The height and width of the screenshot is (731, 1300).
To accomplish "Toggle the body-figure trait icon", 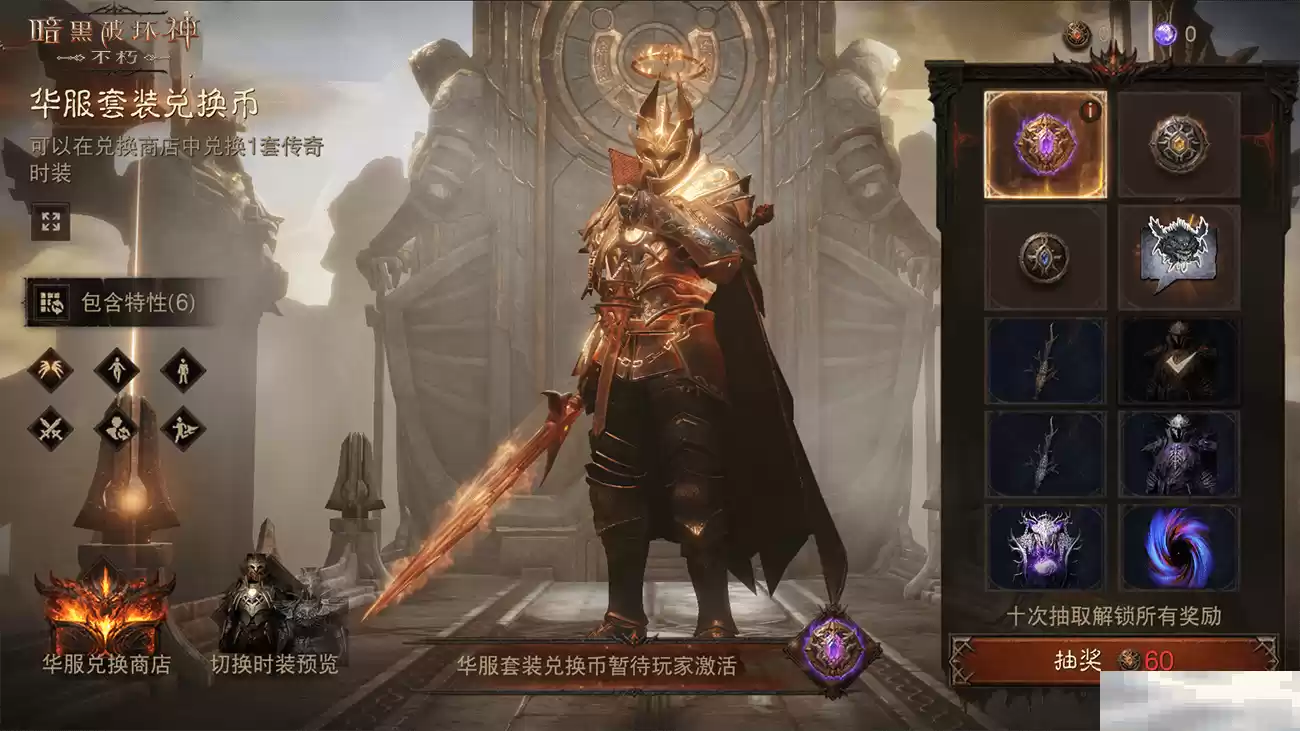I will point(116,370).
